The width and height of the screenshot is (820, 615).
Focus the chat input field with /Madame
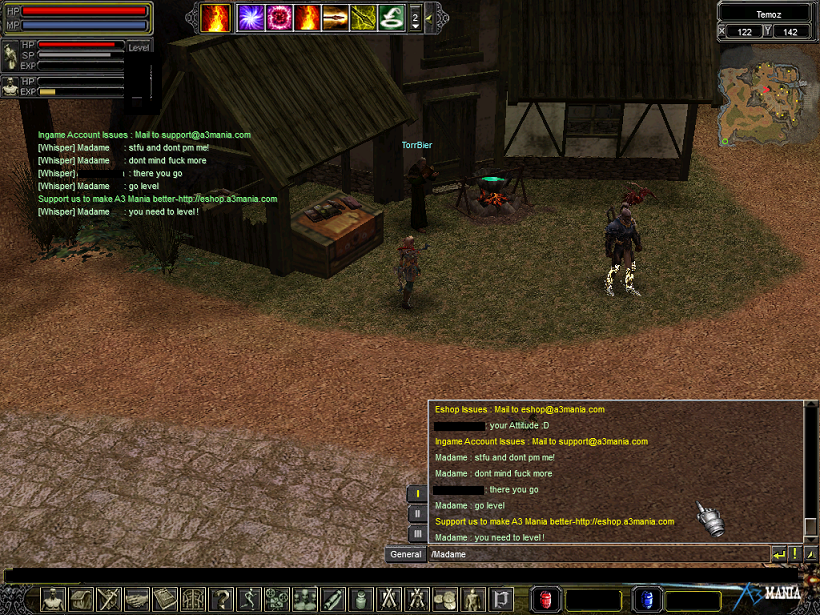[597, 554]
